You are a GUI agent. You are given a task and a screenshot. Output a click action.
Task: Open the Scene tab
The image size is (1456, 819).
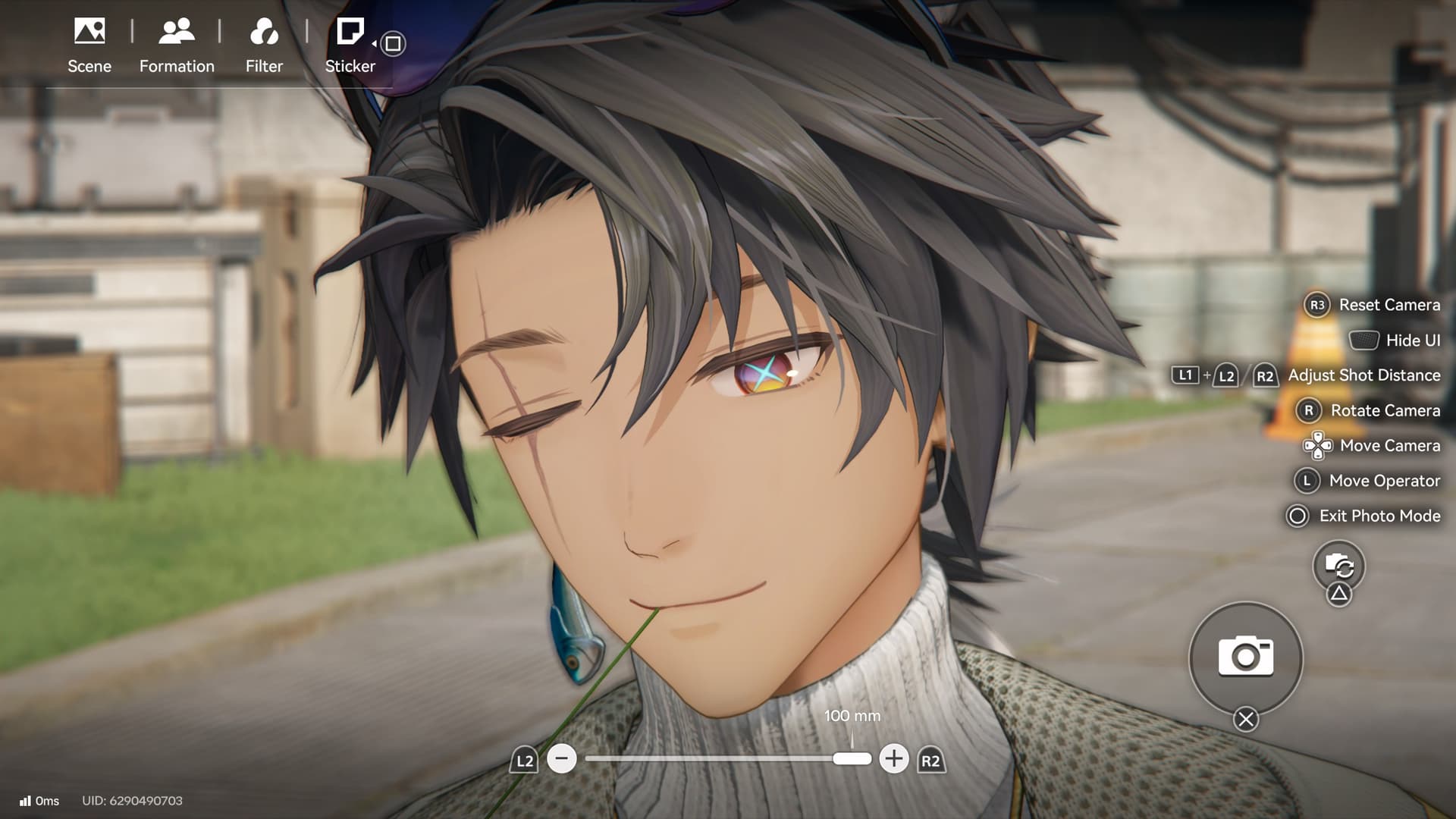[89, 45]
